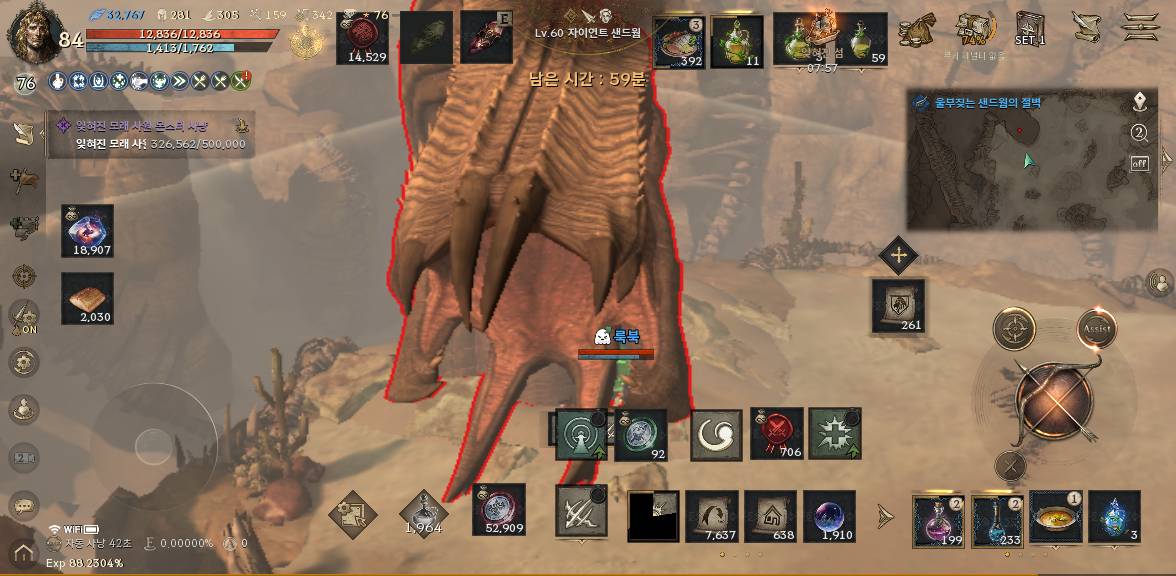The width and height of the screenshot is (1176, 576).
Task: Open the quill and scroll quest log
Action: 1085,27
